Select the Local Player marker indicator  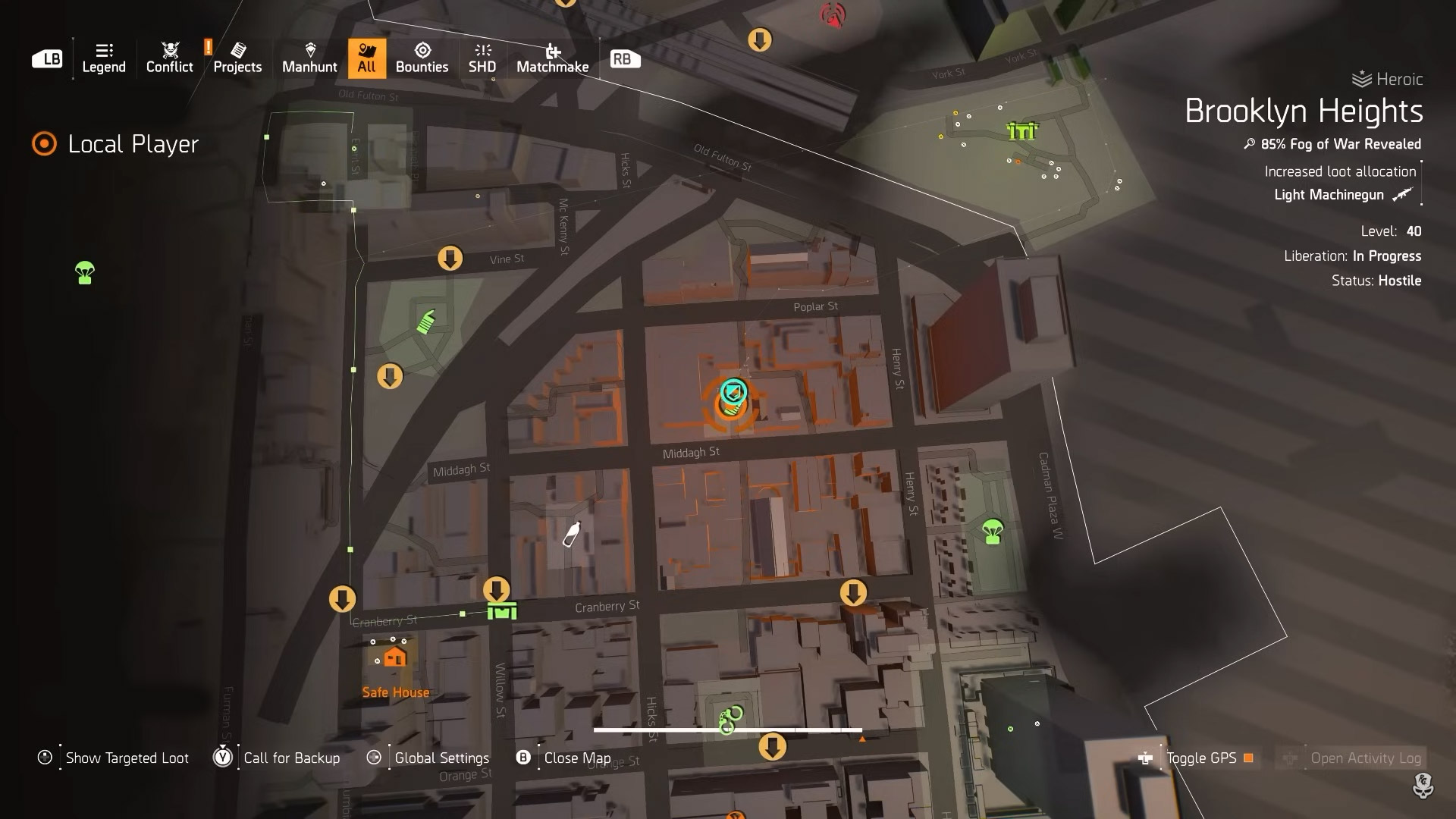[43, 142]
